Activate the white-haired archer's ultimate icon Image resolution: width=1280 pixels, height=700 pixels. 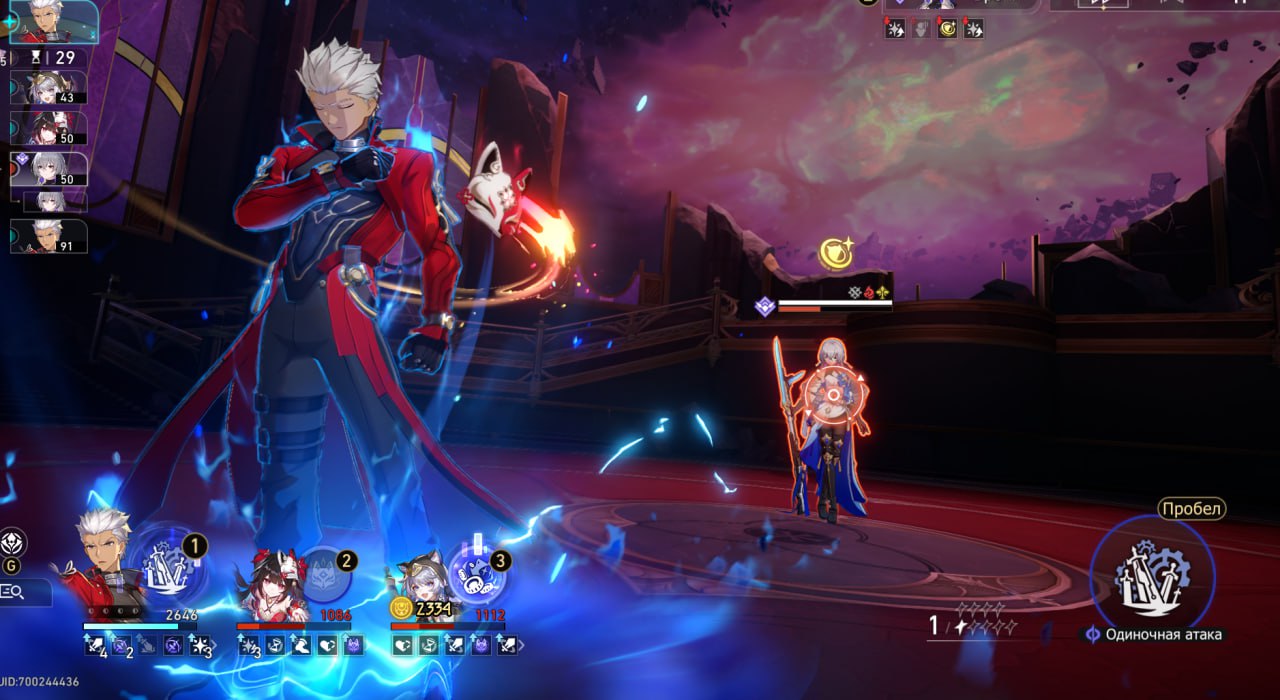[168, 567]
